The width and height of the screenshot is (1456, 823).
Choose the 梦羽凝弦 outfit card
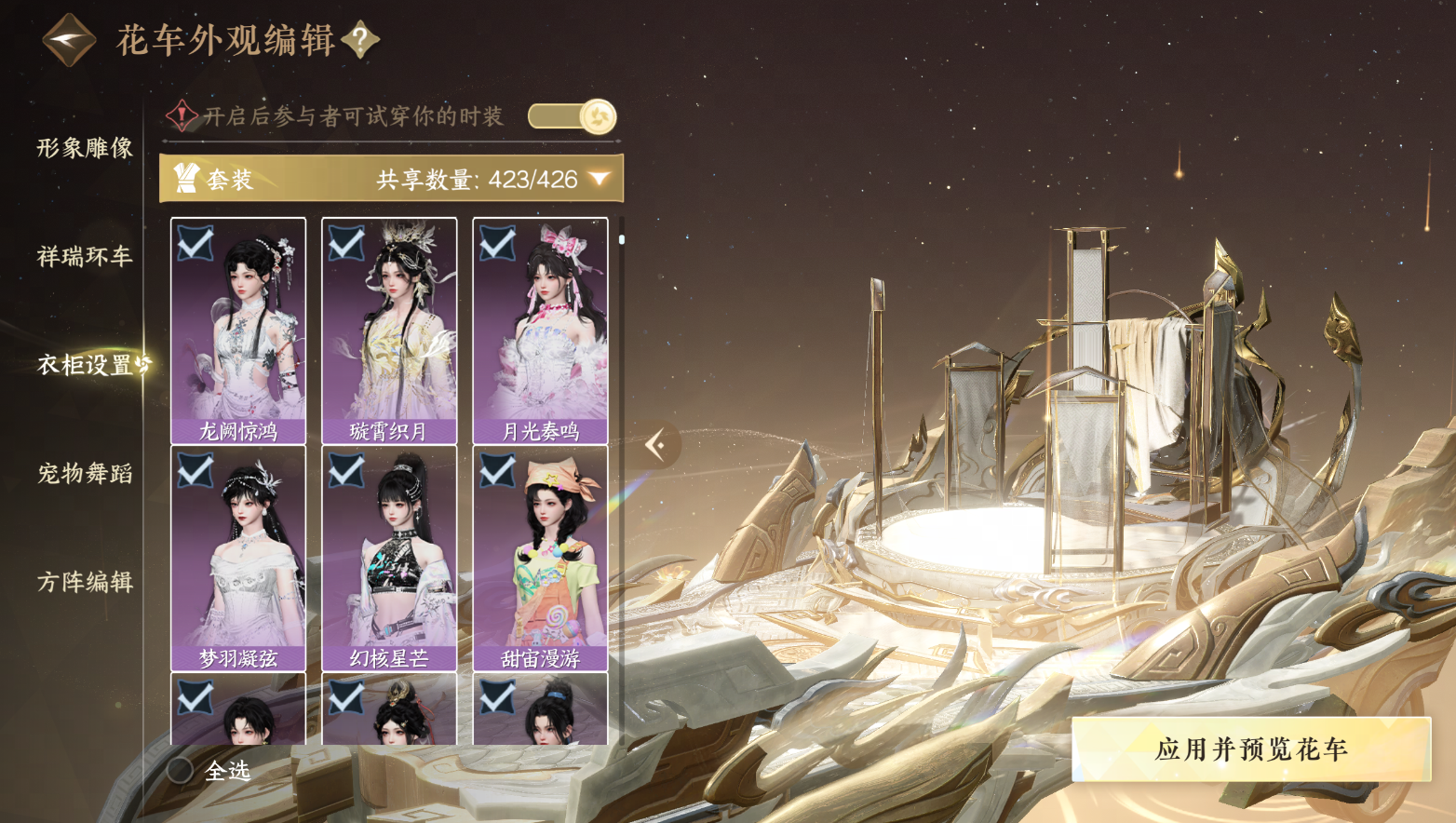[238, 558]
